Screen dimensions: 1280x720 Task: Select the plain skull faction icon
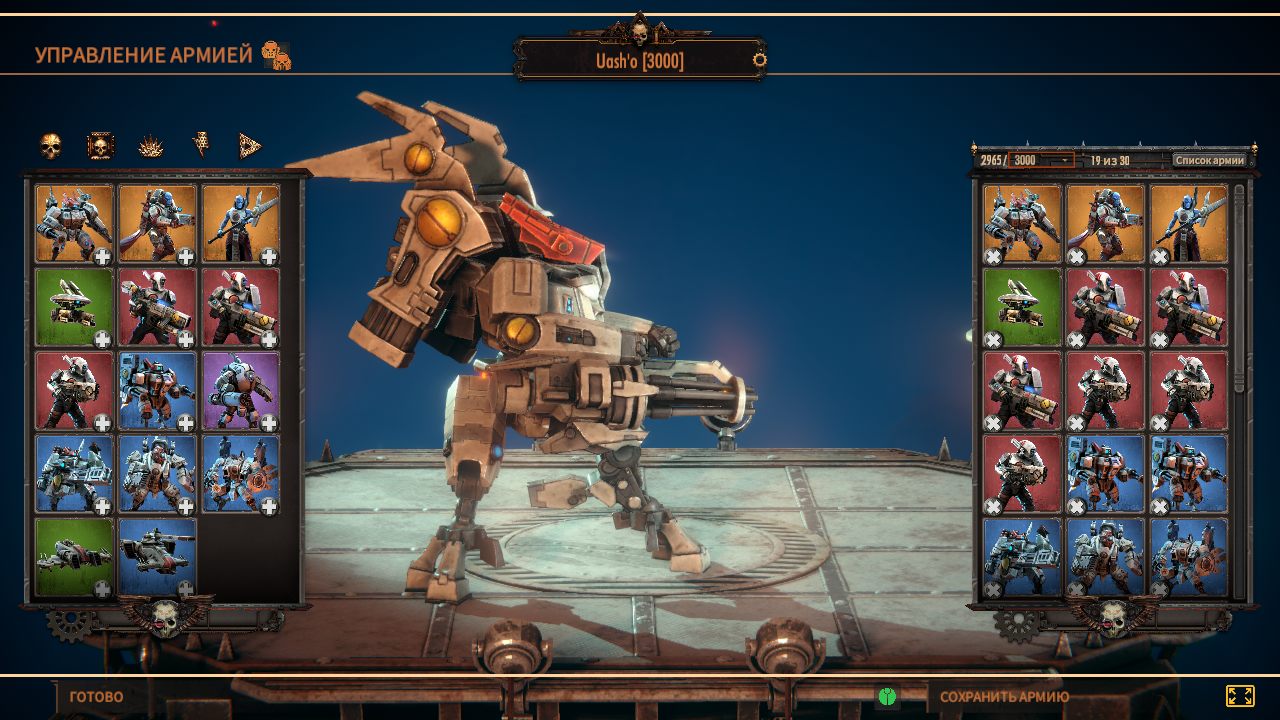click(51, 147)
